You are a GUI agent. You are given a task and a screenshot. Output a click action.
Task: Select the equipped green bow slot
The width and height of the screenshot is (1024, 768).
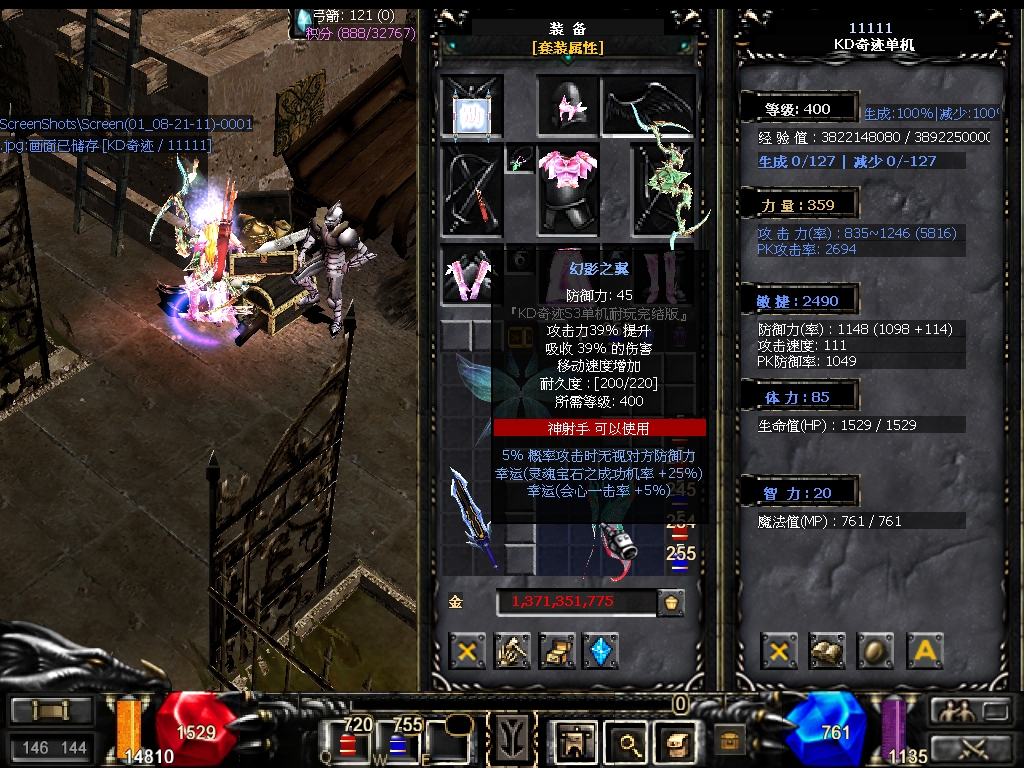click(666, 190)
